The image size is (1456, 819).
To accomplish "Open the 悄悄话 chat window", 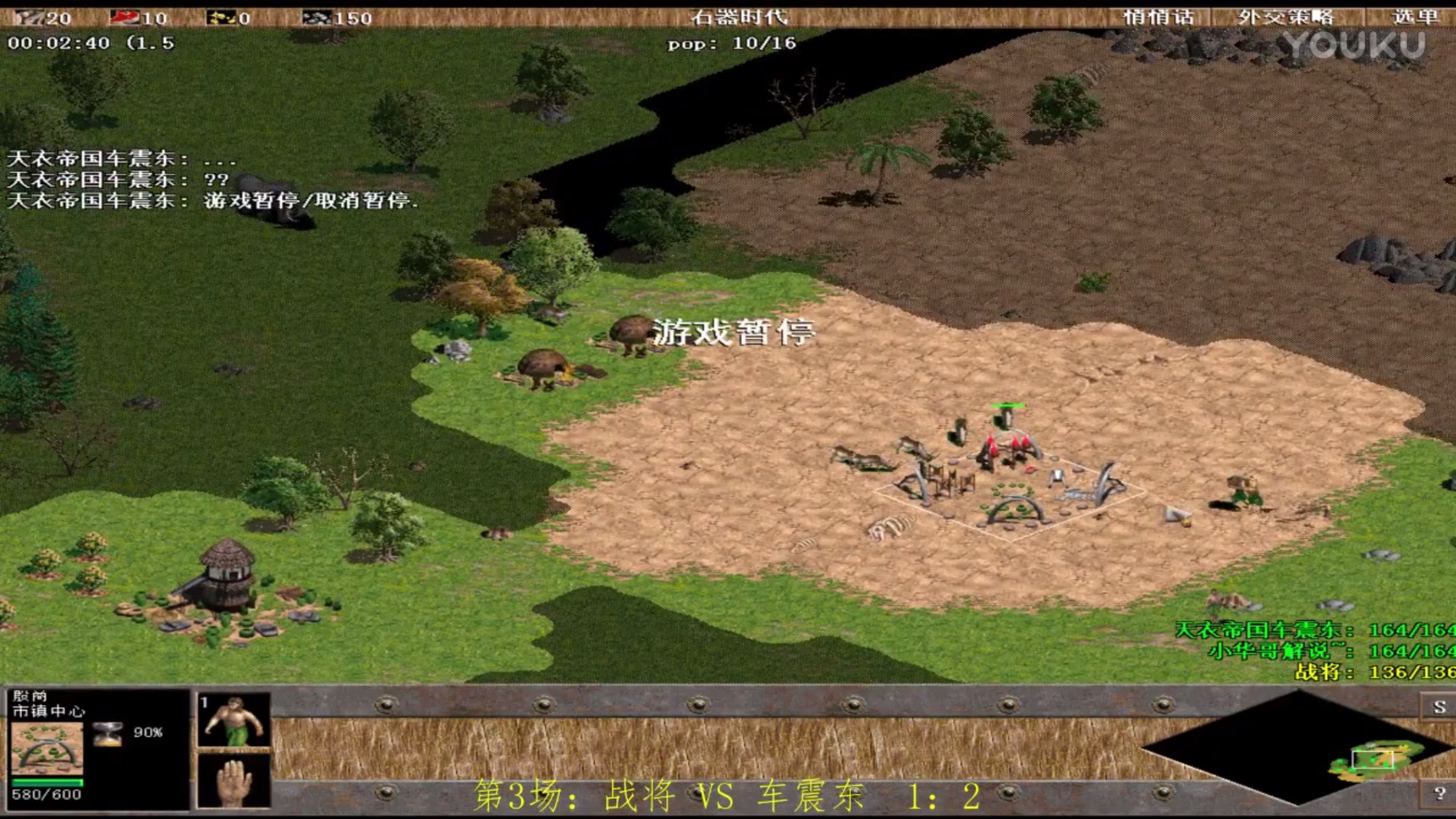I will 1158,17.
